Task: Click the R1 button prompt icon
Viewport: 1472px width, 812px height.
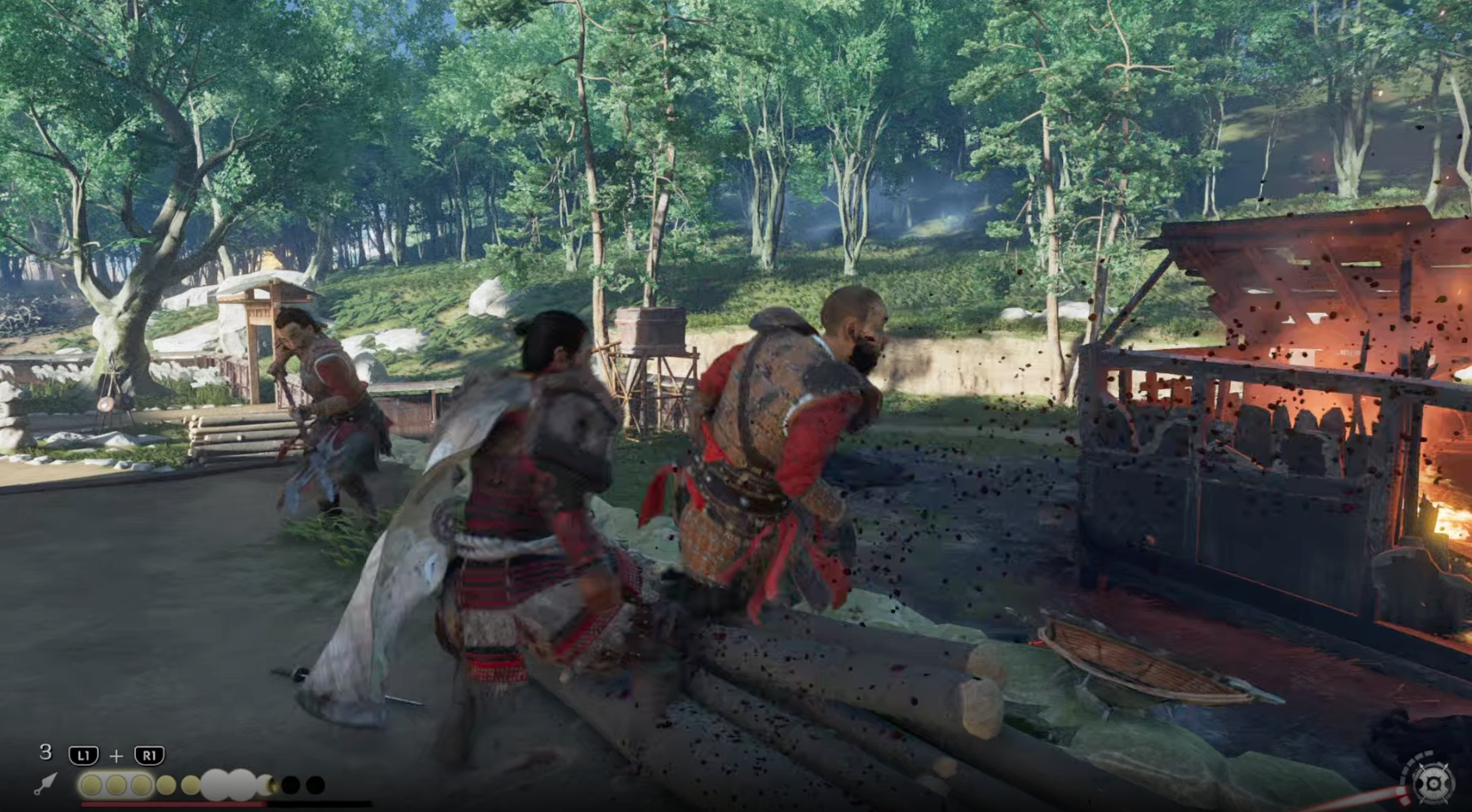Action: point(150,755)
